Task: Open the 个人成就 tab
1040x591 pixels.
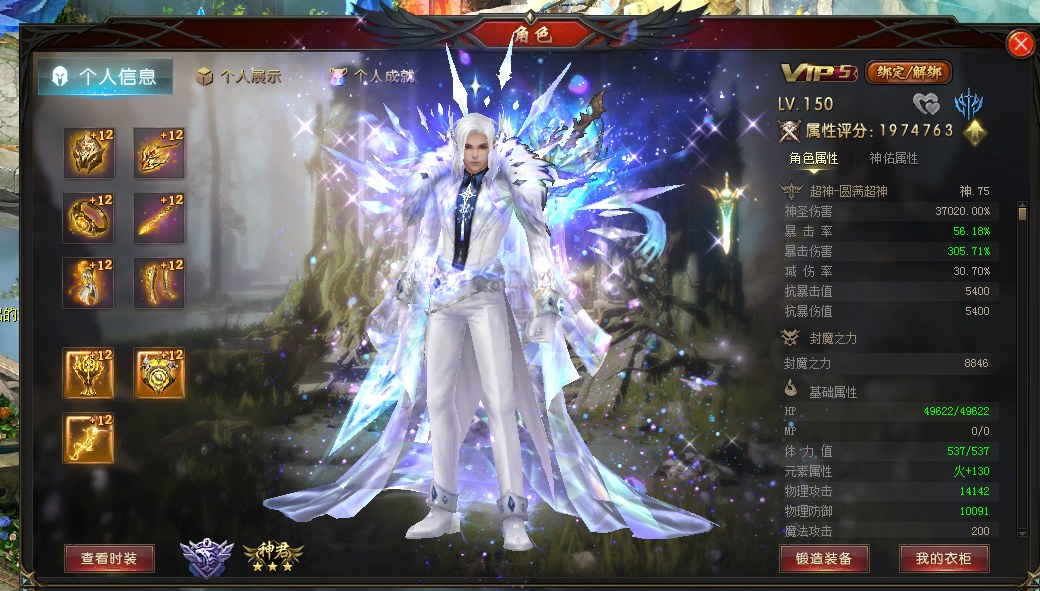Action: click(x=371, y=77)
